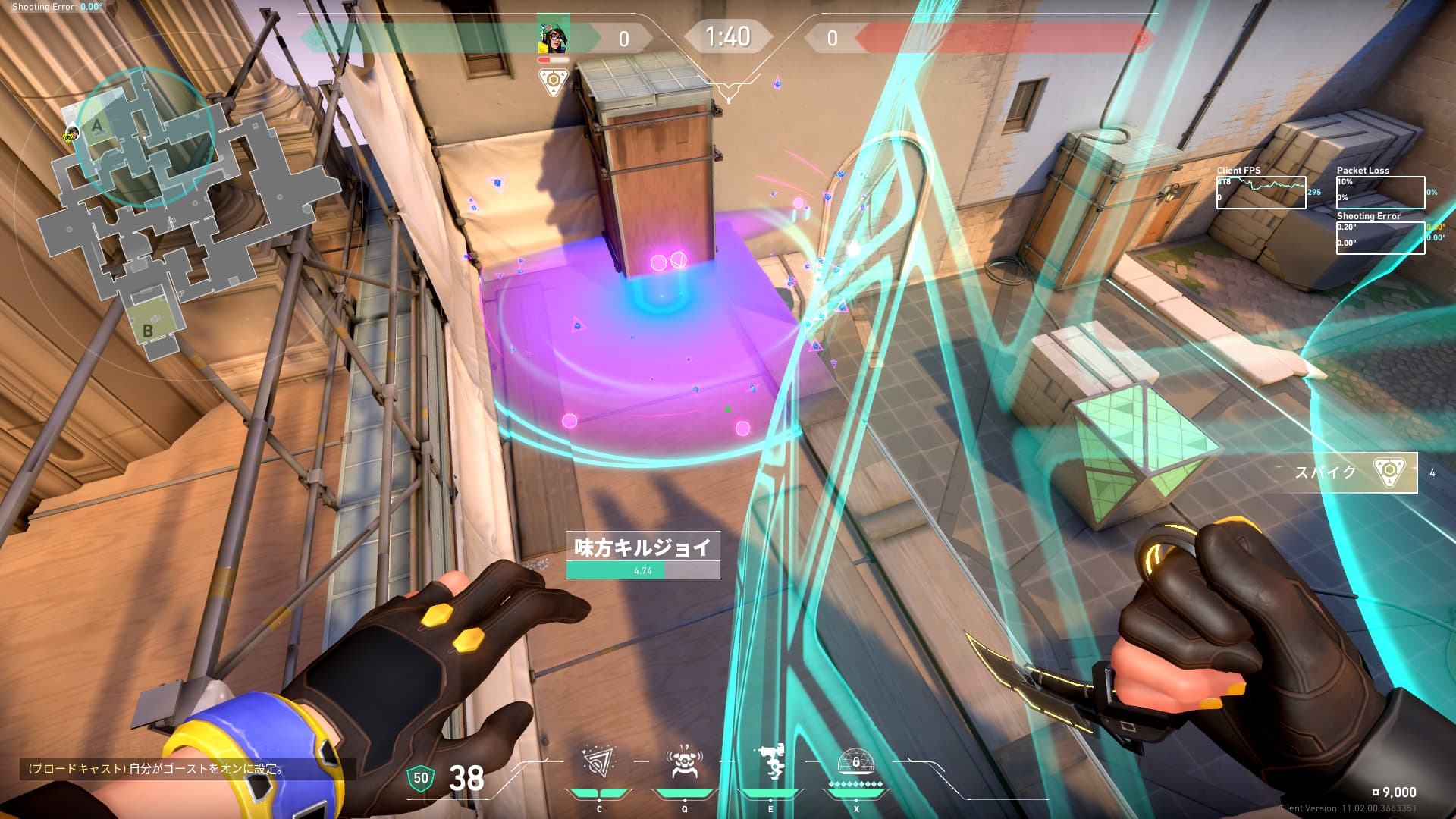Select the A site label on the minimap
The image size is (1456, 819).
pyautogui.click(x=97, y=125)
